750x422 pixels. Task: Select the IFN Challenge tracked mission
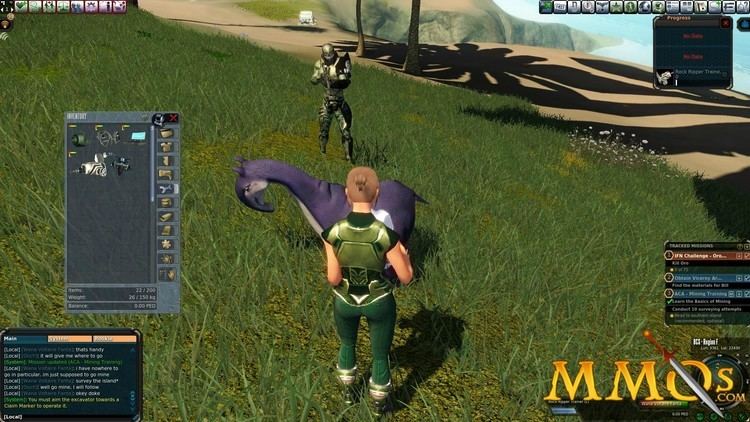(706, 255)
